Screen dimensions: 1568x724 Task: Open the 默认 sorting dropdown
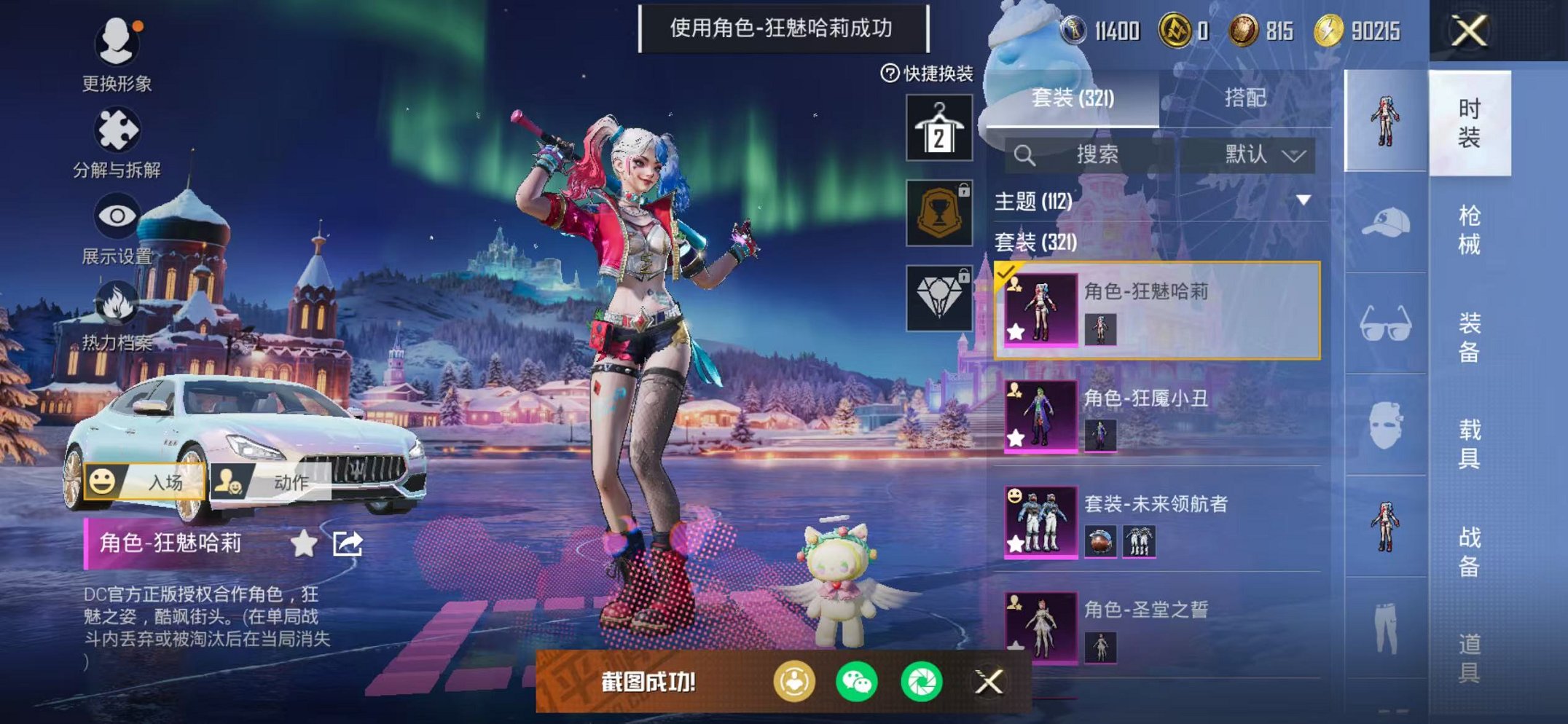tap(1248, 154)
